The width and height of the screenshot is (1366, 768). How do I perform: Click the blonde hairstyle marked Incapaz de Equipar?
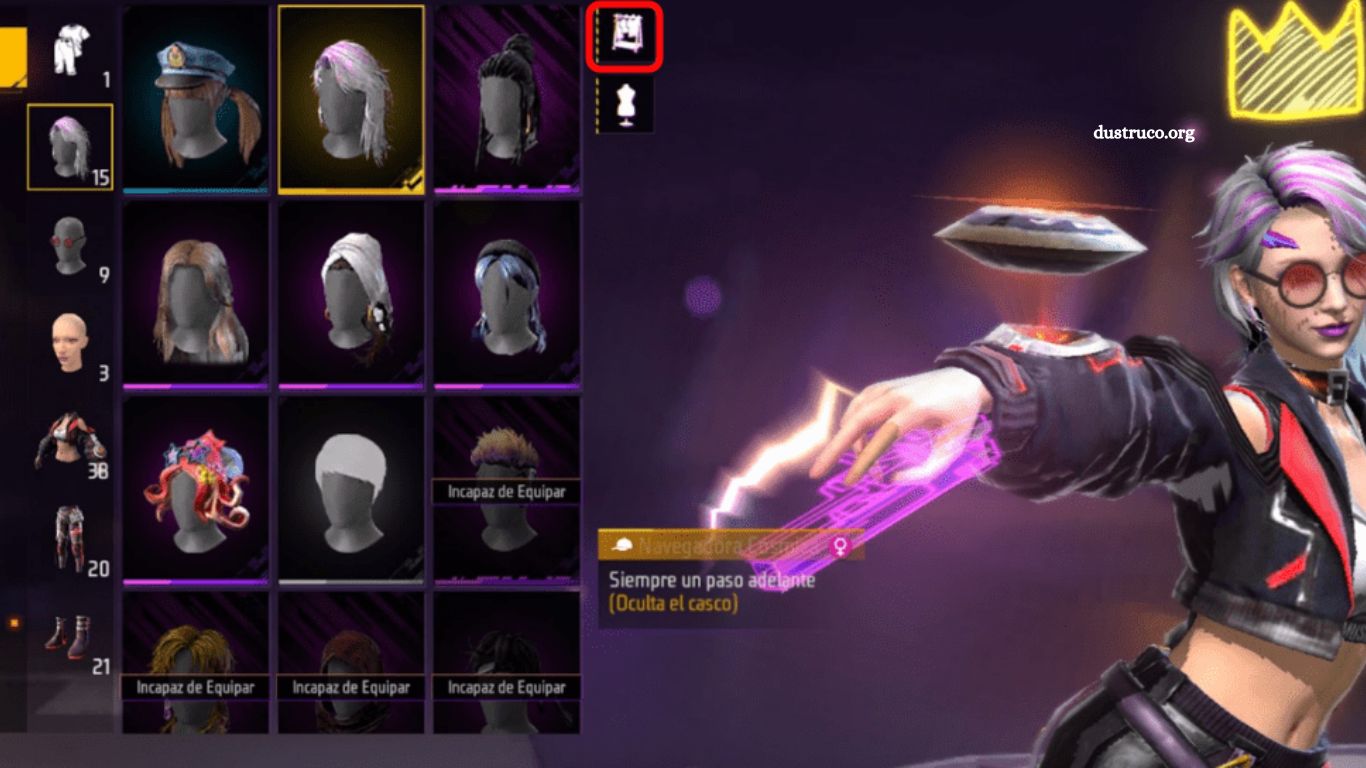pos(196,660)
